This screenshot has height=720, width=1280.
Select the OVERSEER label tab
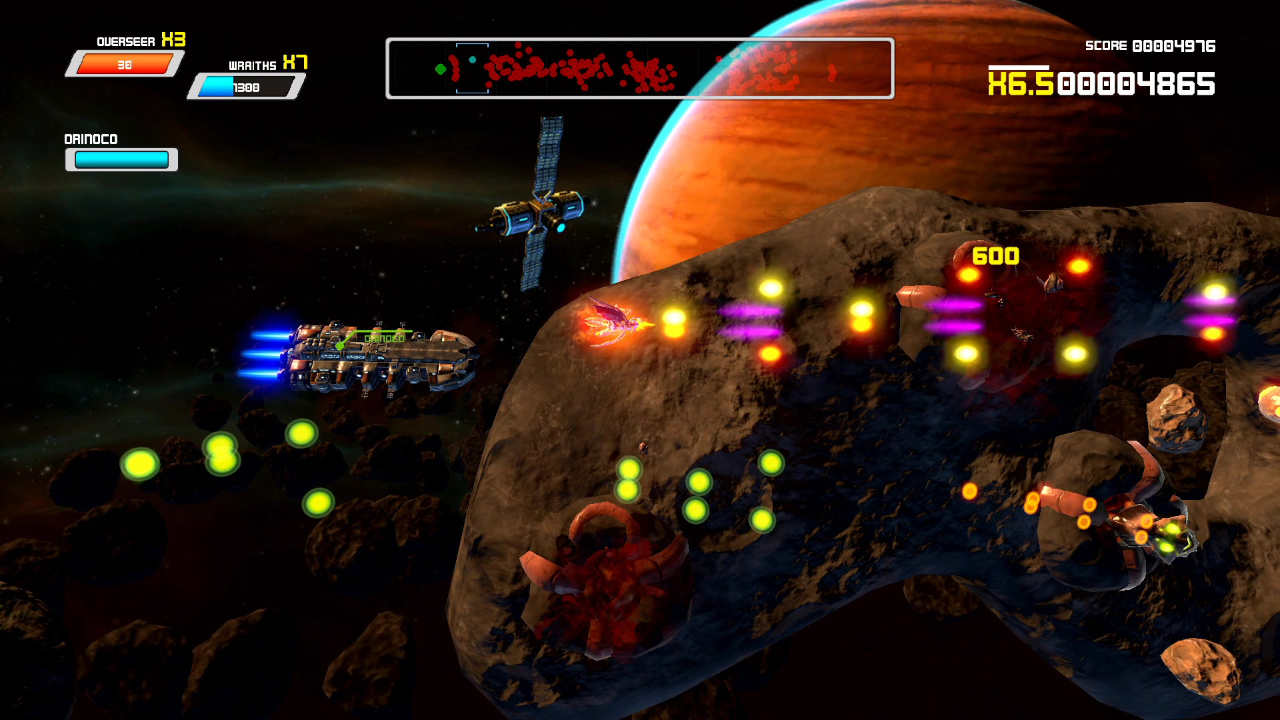126,41
